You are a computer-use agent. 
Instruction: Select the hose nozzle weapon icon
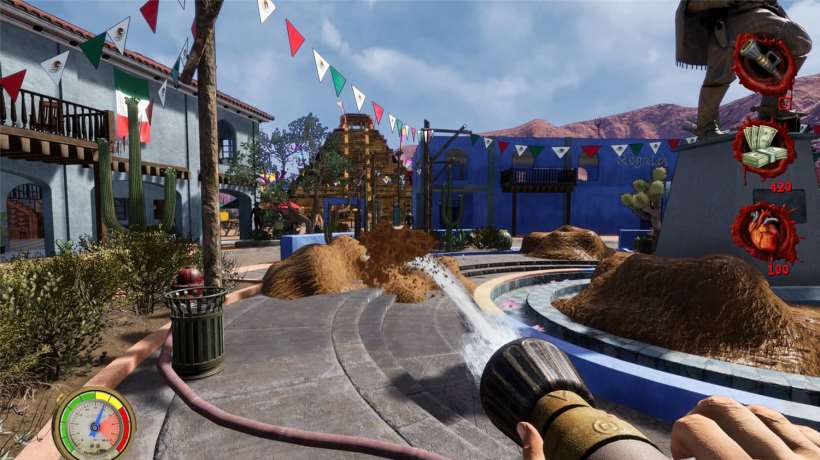pyautogui.click(x=764, y=63)
